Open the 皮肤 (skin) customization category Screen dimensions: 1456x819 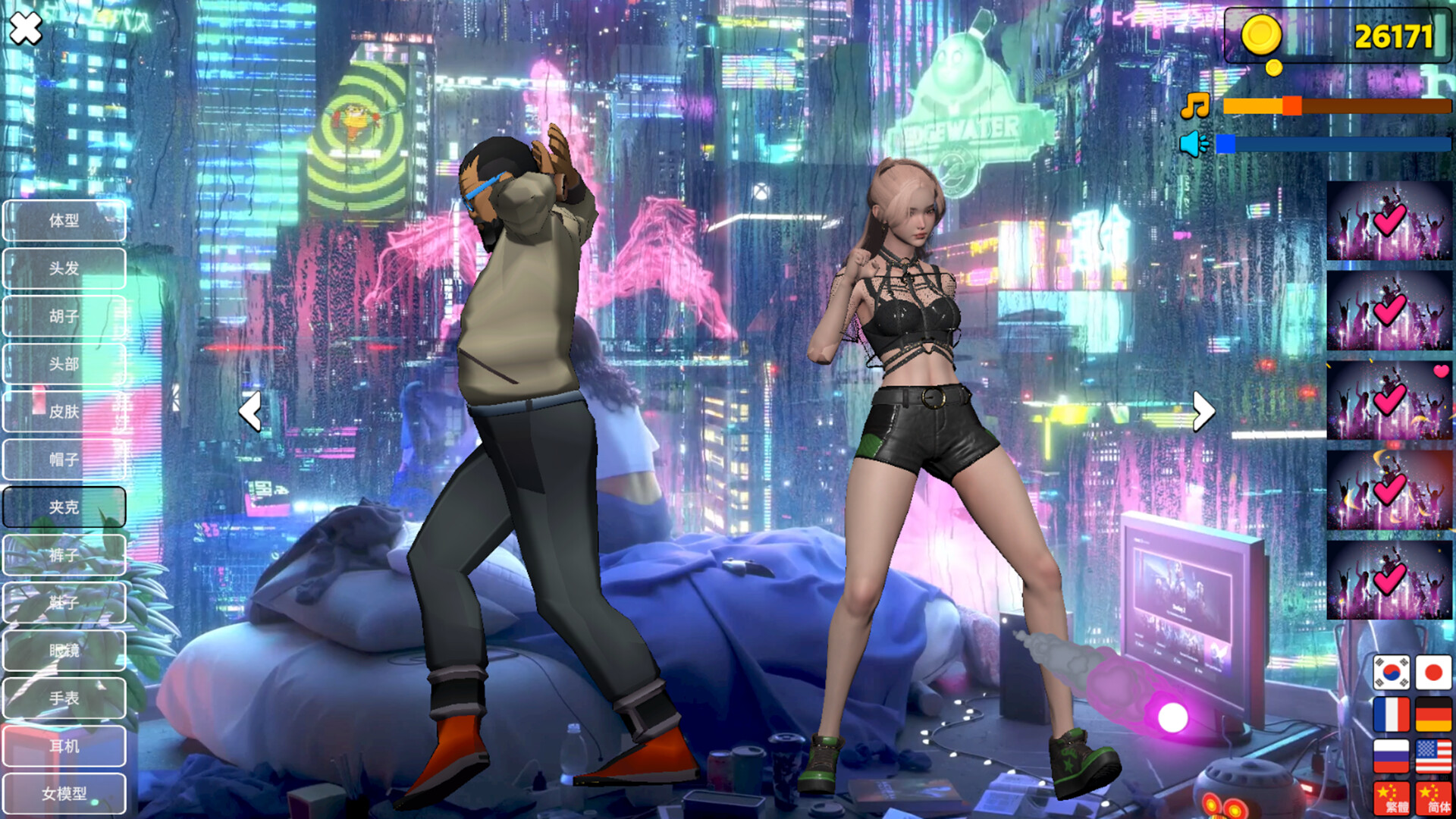point(64,412)
